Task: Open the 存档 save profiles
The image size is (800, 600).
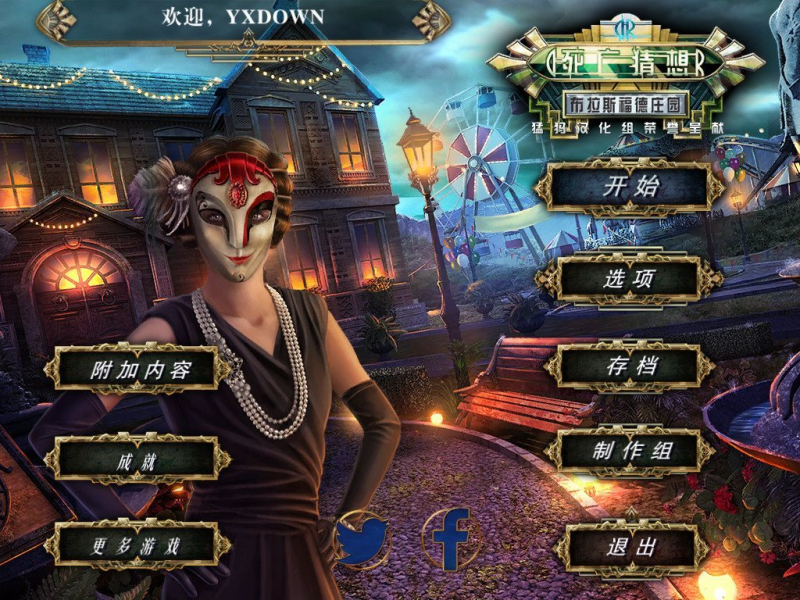Action: click(x=630, y=366)
